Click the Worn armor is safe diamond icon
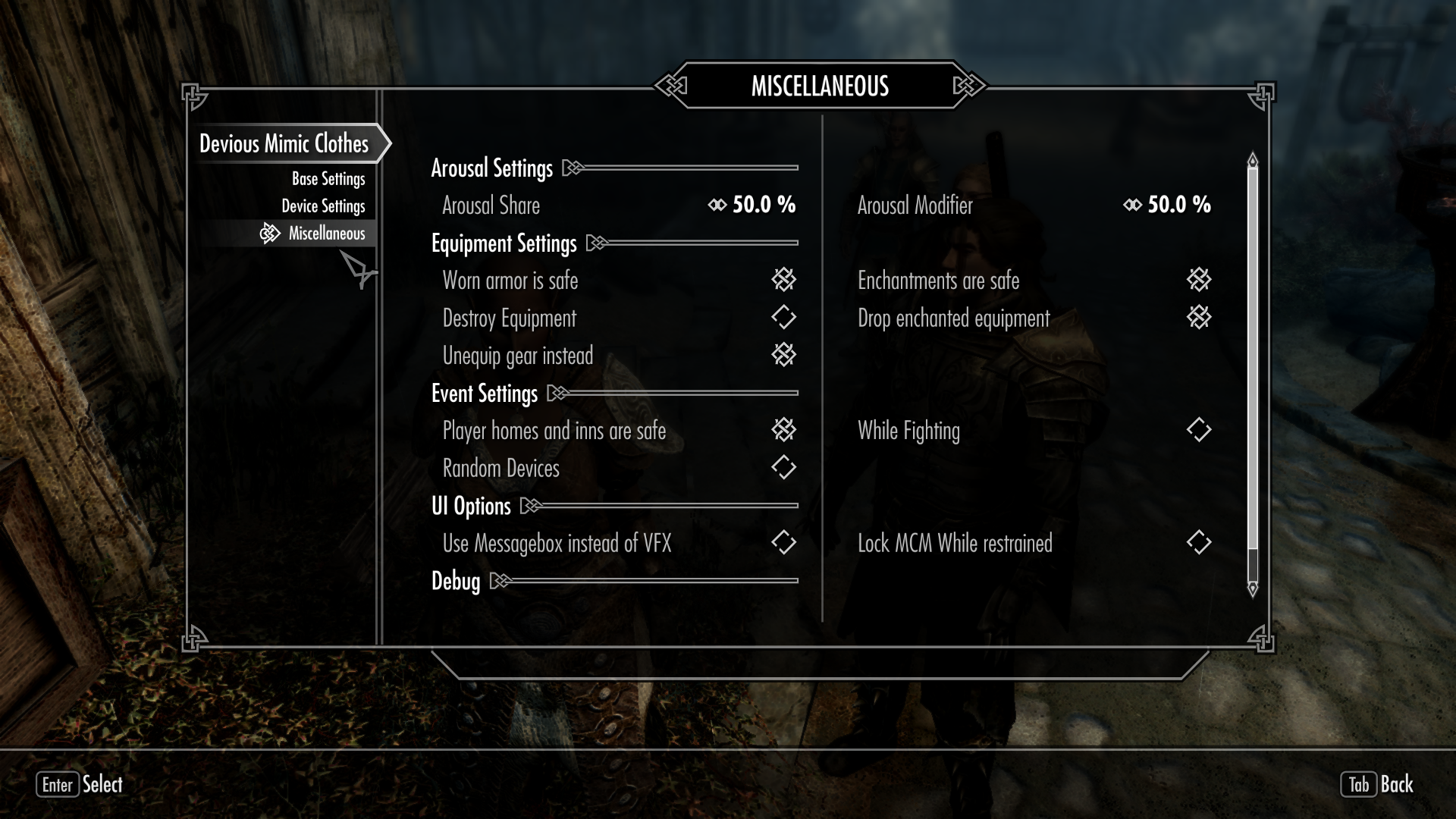1456x819 pixels. pos(785,280)
